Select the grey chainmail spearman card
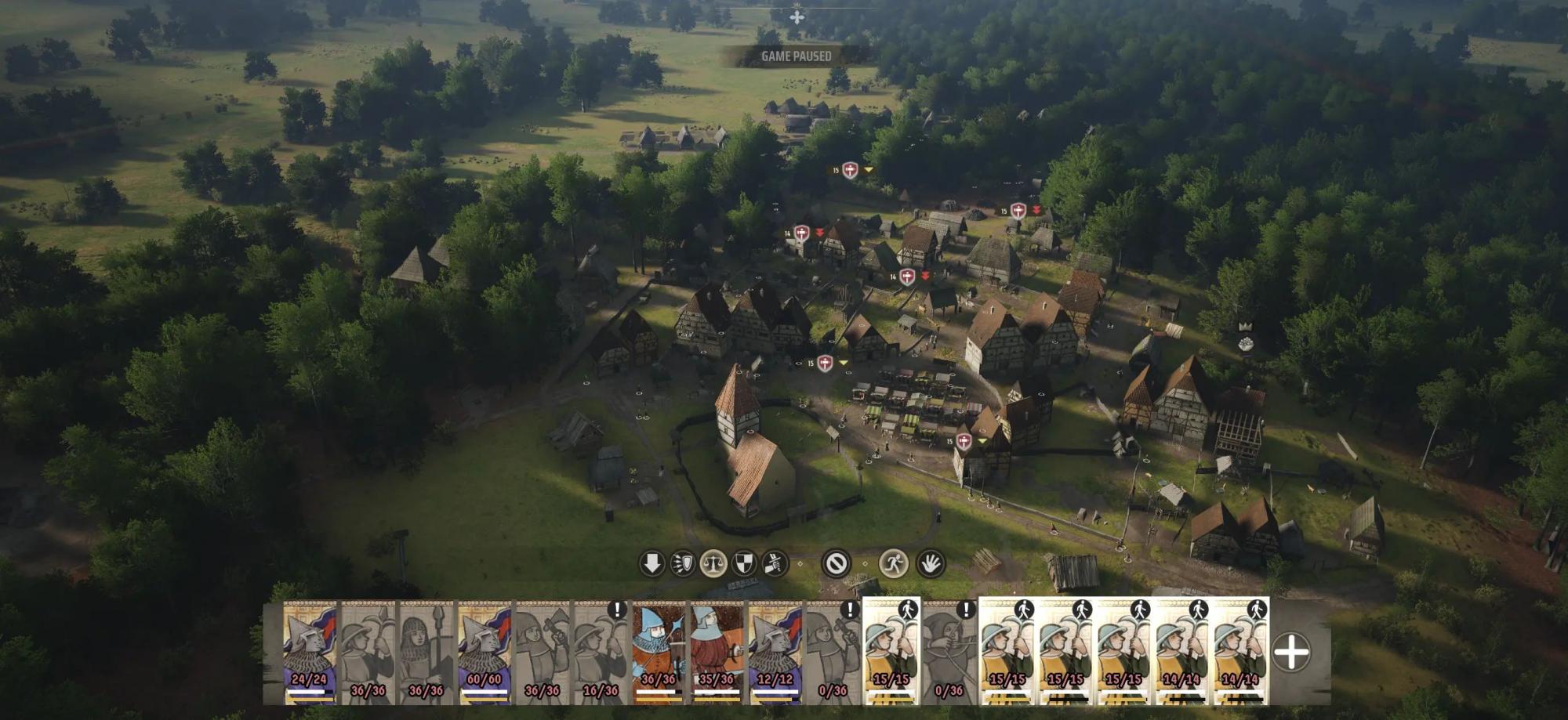 426,652
